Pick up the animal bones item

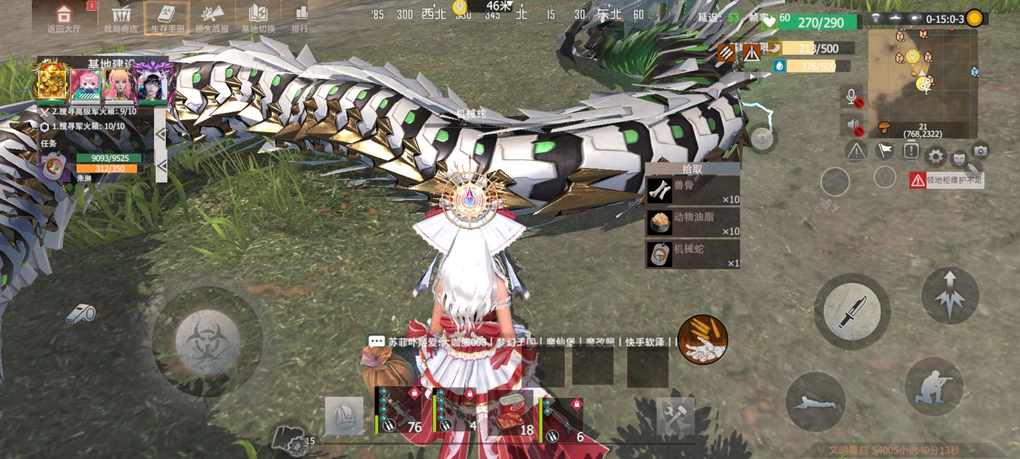[693, 190]
